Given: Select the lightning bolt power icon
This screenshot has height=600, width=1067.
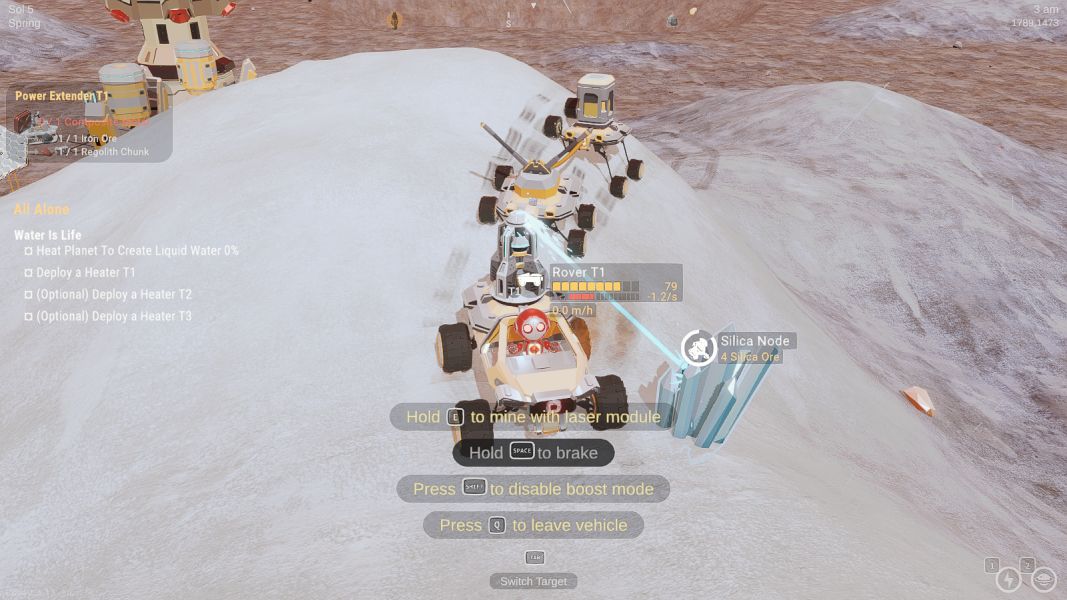Looking at the screenshot, I should pos(1008,579).
